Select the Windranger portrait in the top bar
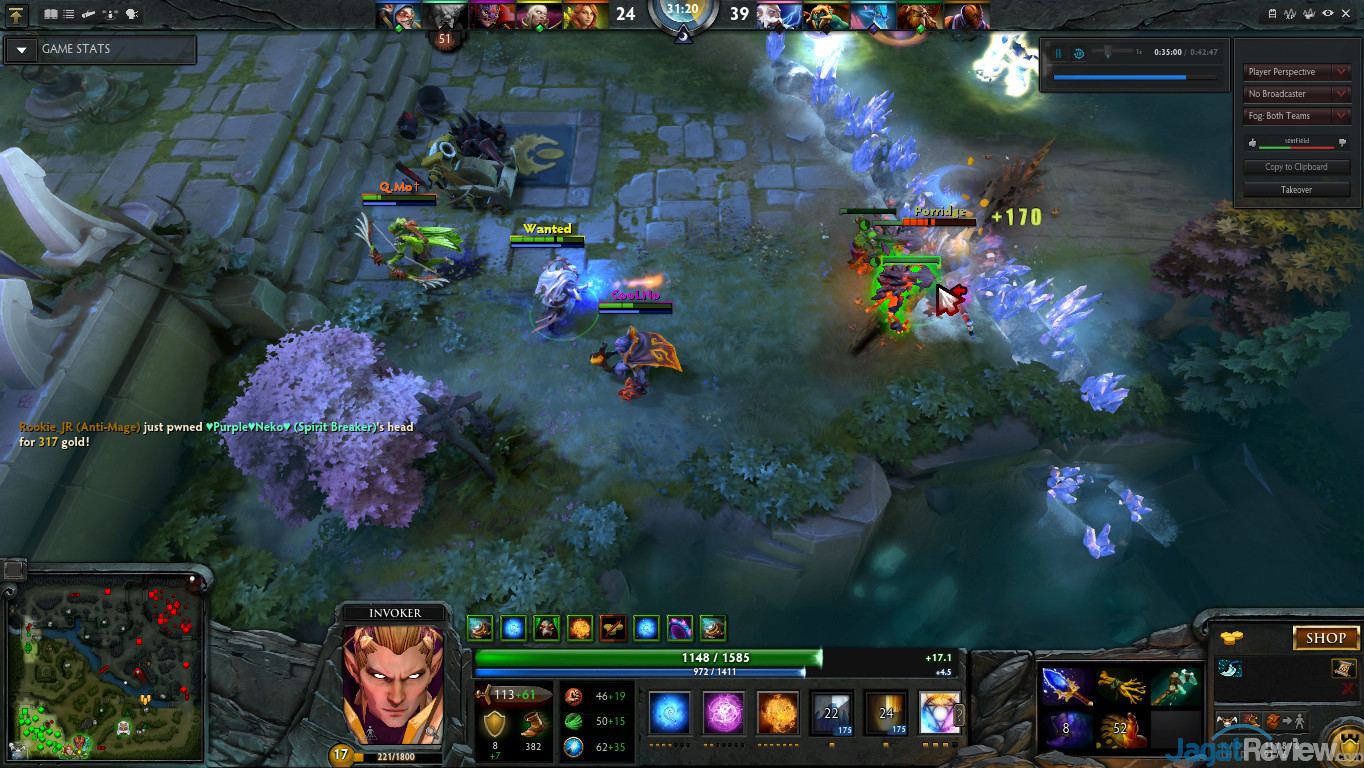Screen dimensions: 1364x768 [x=583, y=15]
